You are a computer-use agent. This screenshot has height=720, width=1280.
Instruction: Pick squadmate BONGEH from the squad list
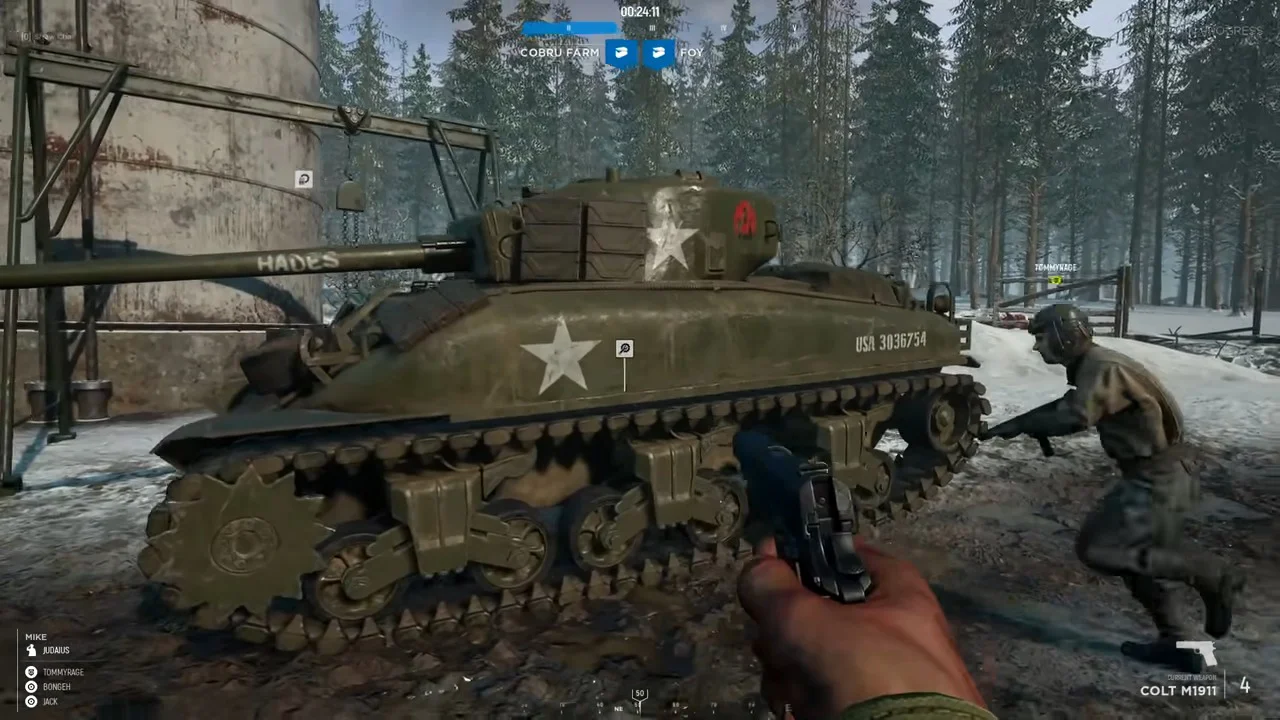56,687
